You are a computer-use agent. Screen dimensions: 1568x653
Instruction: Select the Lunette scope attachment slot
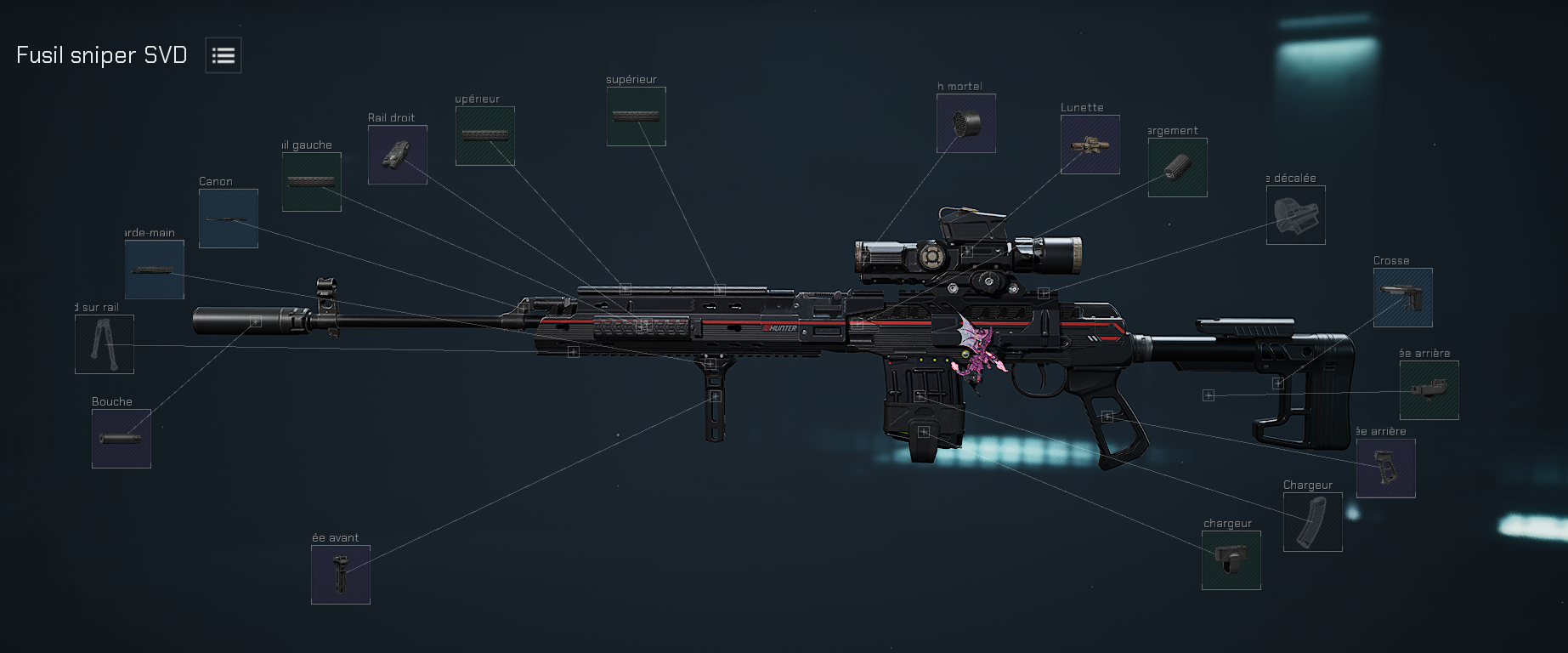(x=1090, y=145)
